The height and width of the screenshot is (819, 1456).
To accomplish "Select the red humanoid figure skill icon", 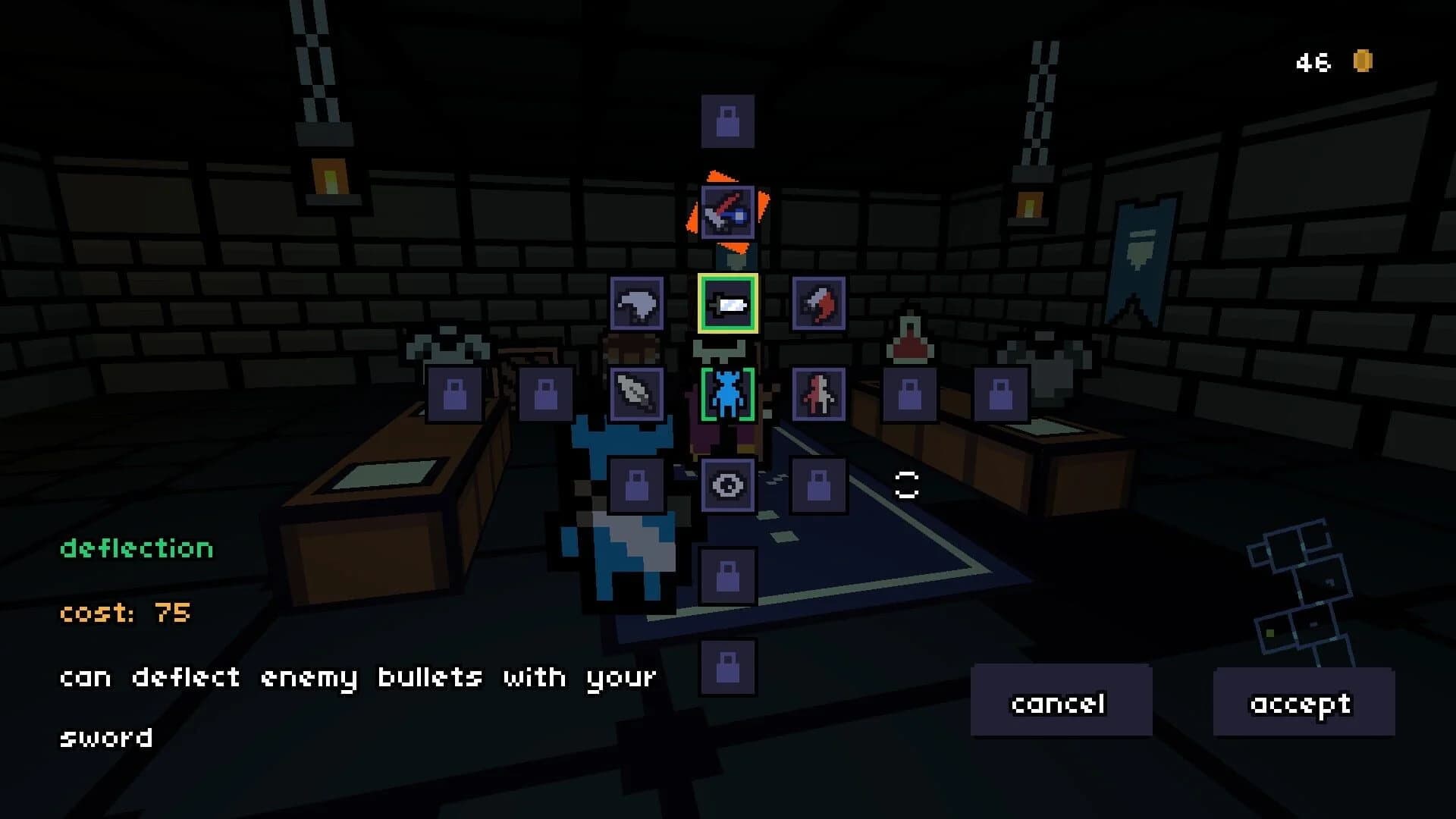I will coord(819,394).
